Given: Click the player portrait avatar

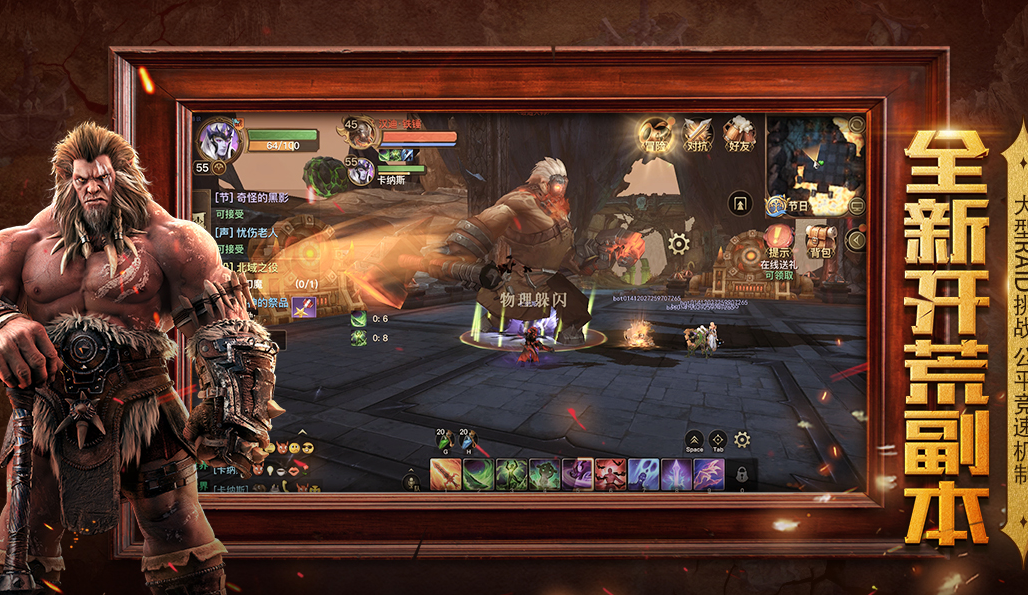Looking at the screenshot, I should click(x=218, y=140).
